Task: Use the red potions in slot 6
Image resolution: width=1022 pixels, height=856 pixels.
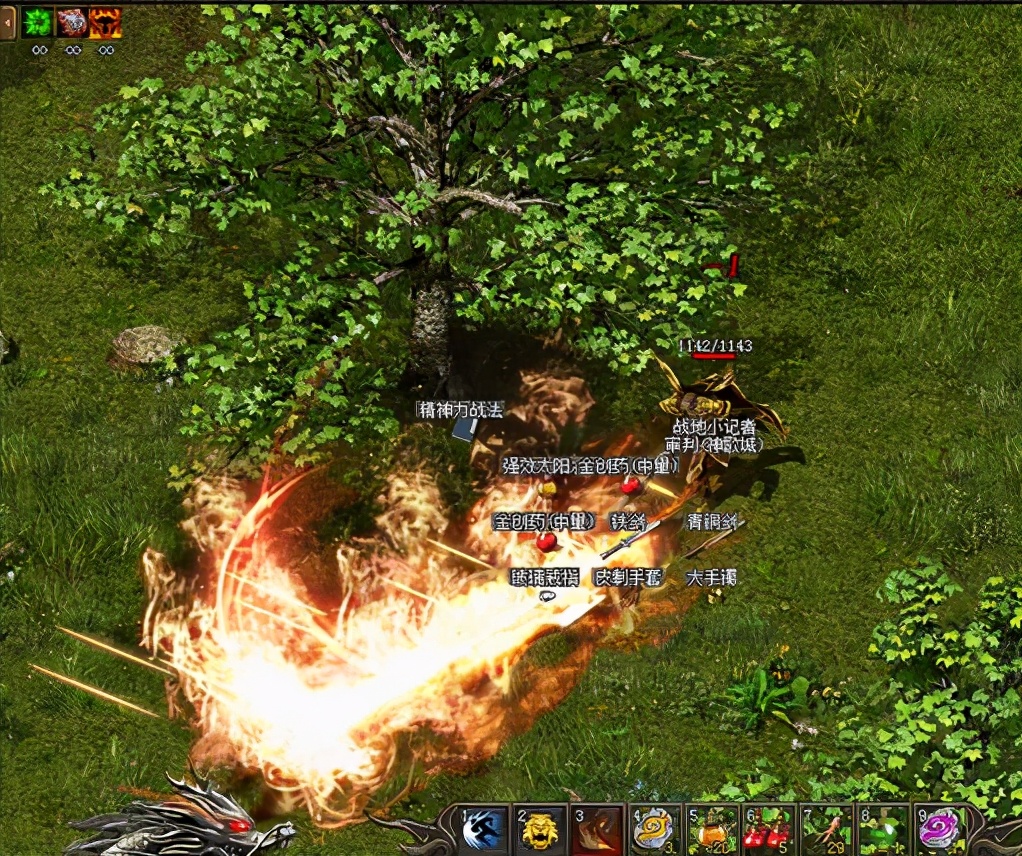Action: tap(770, 830)
